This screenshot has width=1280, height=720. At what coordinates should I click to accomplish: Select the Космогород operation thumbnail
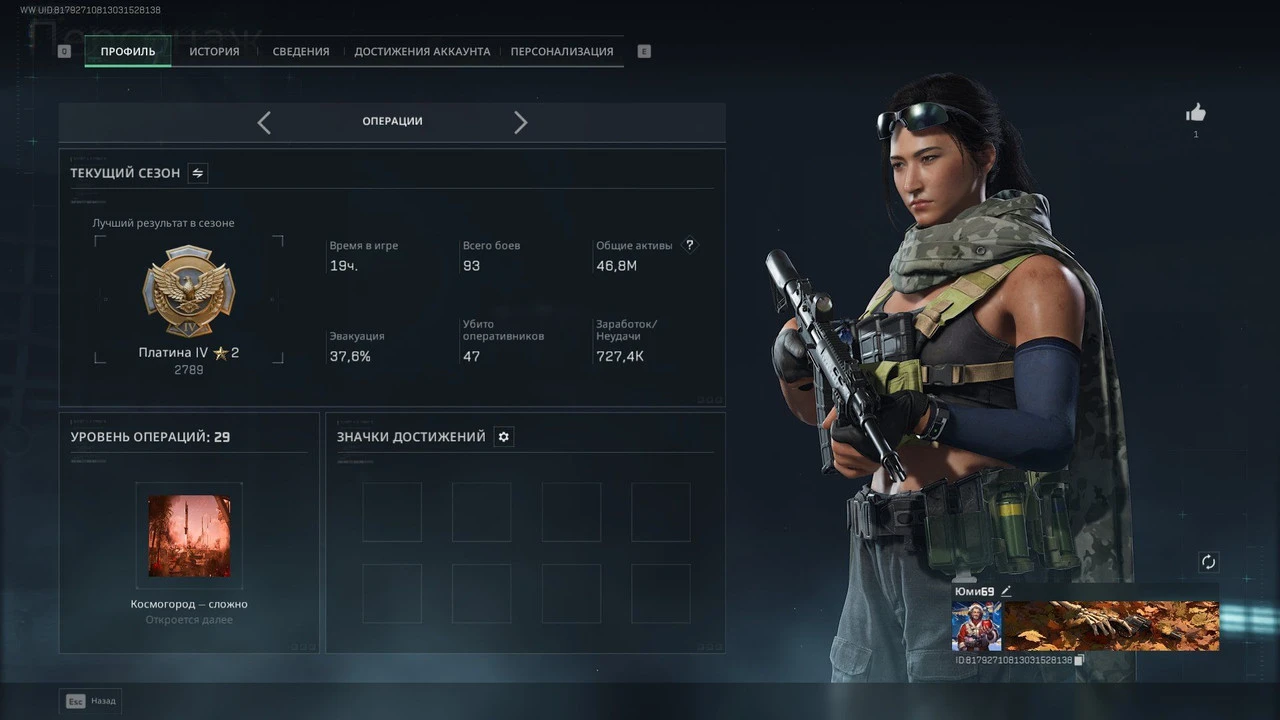[x=189, y=536]
